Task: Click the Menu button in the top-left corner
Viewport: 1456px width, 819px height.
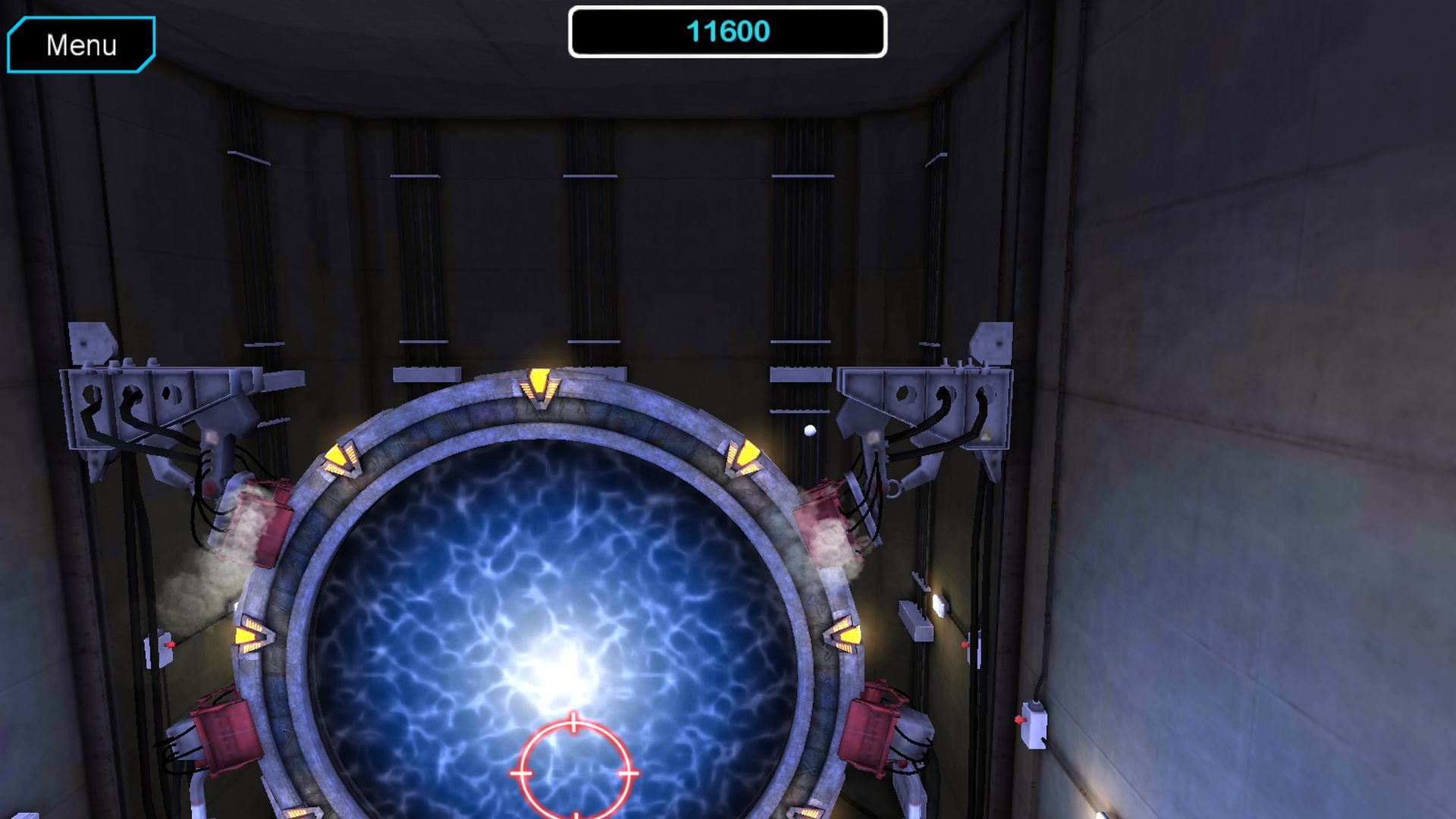Action: click(x=80, y=44)
